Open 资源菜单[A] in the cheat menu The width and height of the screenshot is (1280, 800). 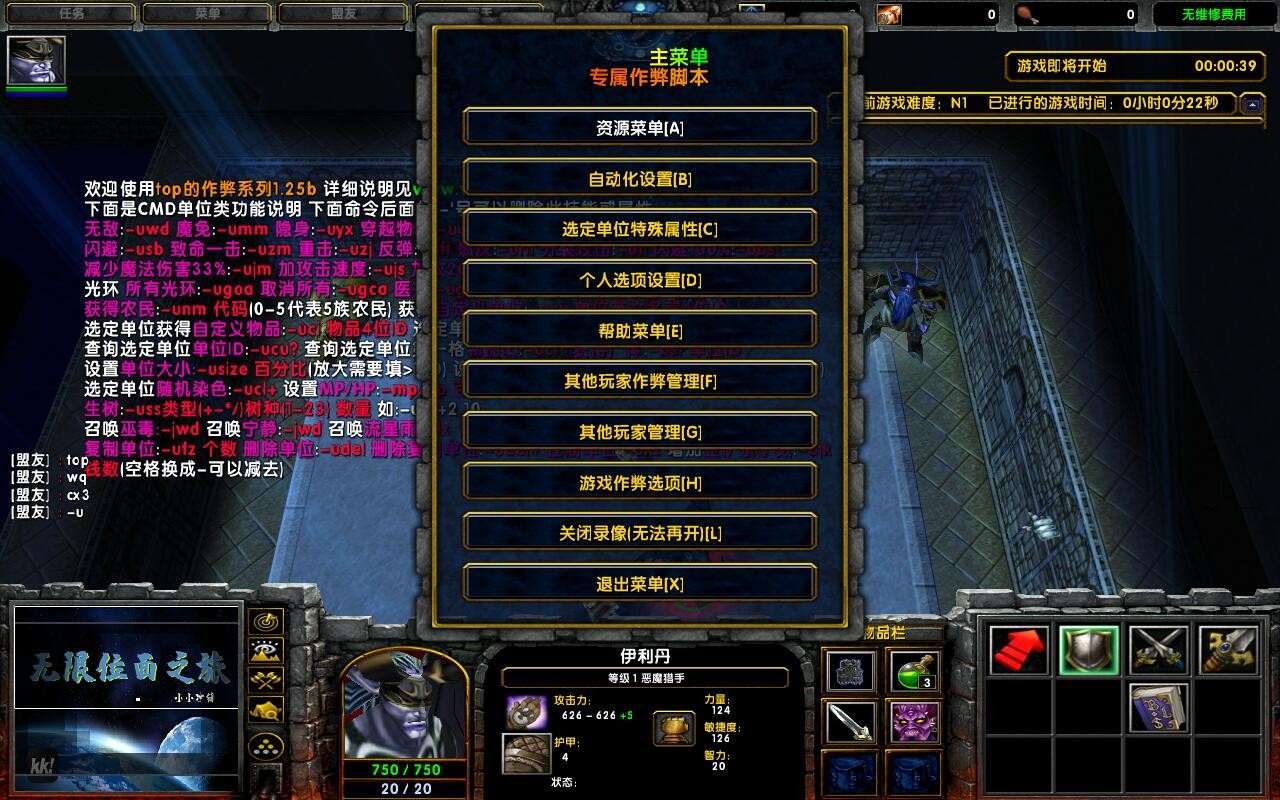(x=639, y=127)
